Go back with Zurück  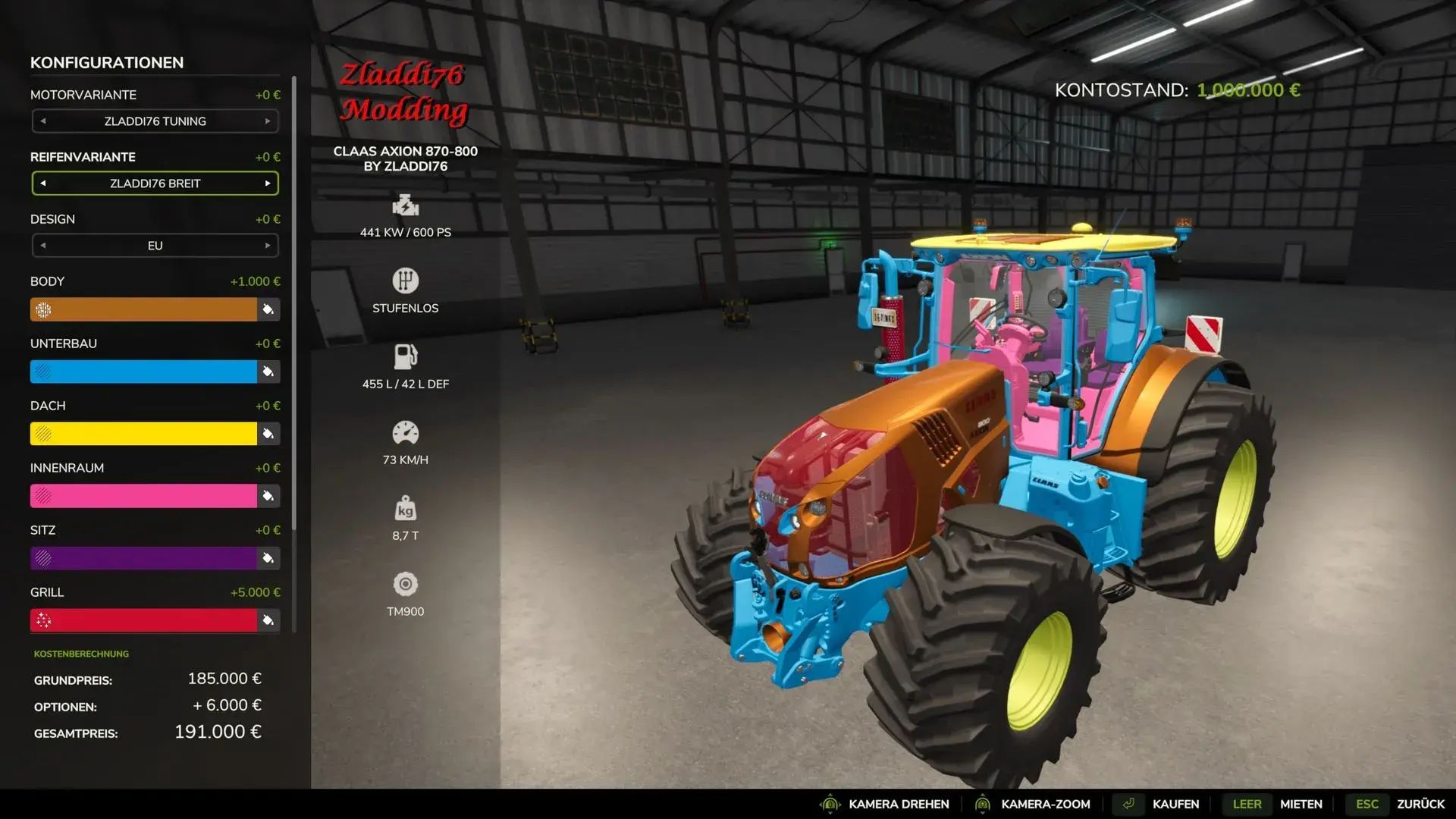point(1420,804)
